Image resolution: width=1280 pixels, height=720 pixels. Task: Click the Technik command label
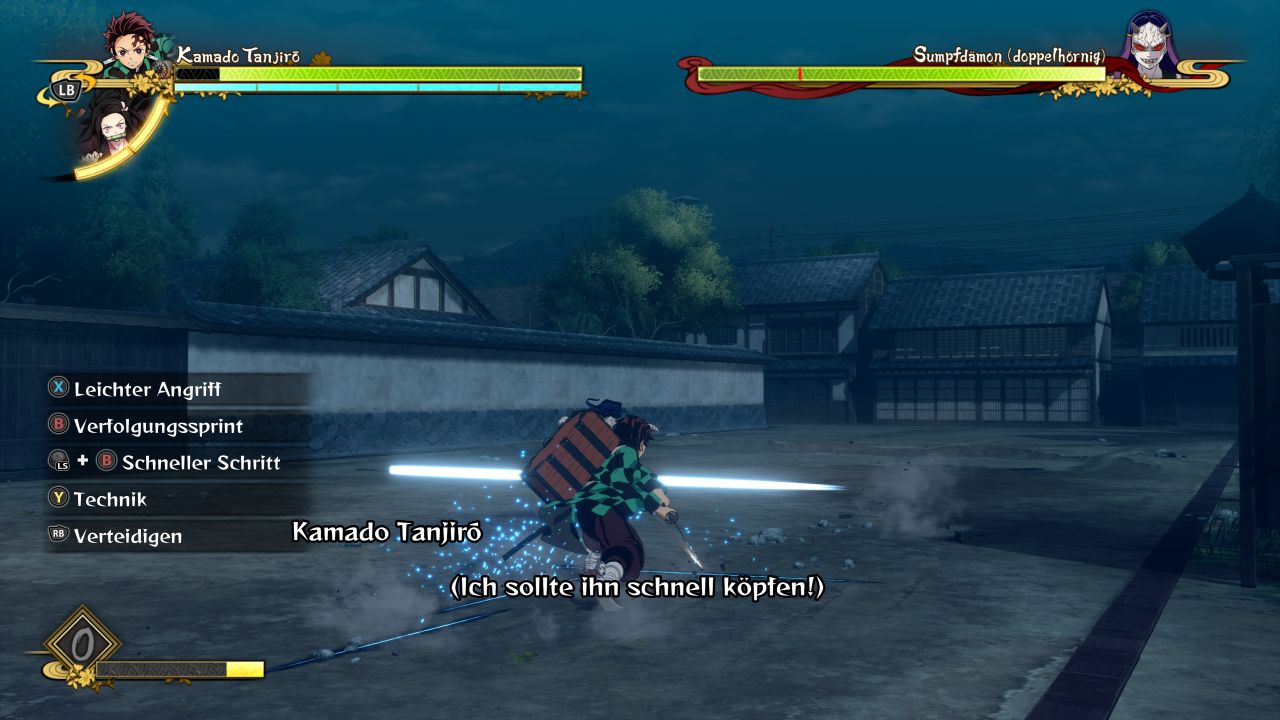(x=110, y=499)
